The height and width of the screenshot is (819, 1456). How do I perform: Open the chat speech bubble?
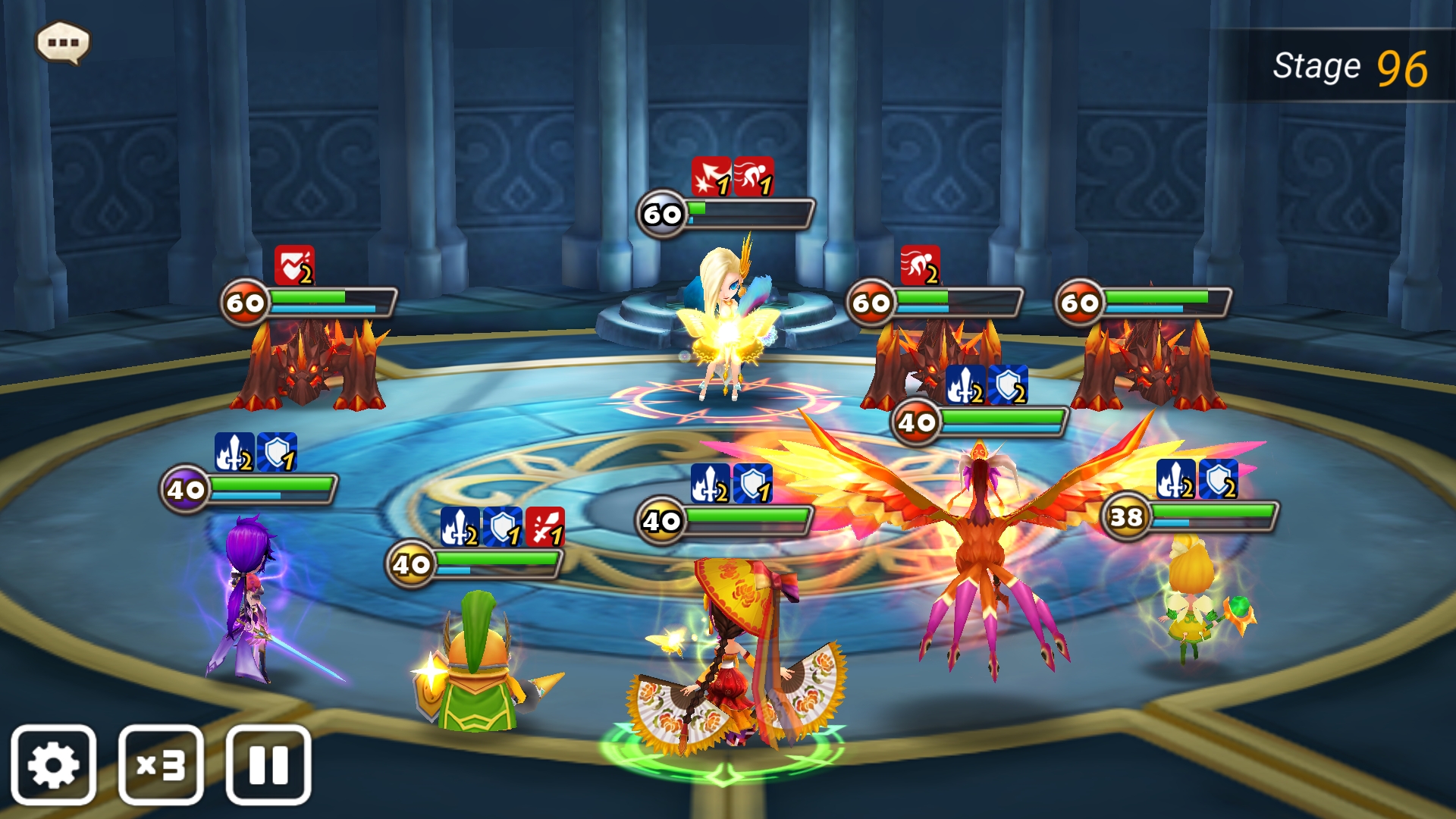(x=63, y=42)
